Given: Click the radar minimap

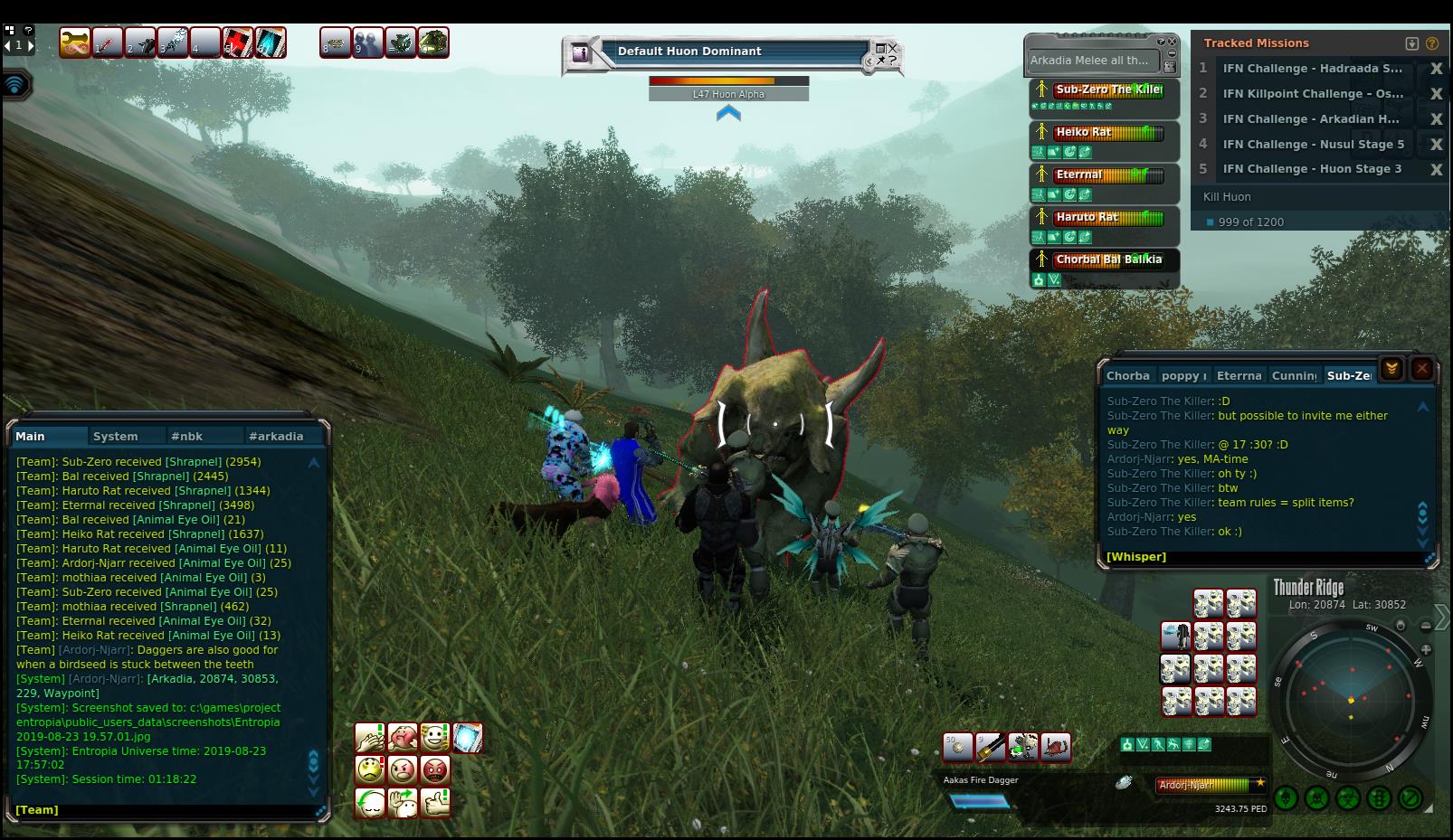Looking at the screenshot, I should [x=1351, y=701].
